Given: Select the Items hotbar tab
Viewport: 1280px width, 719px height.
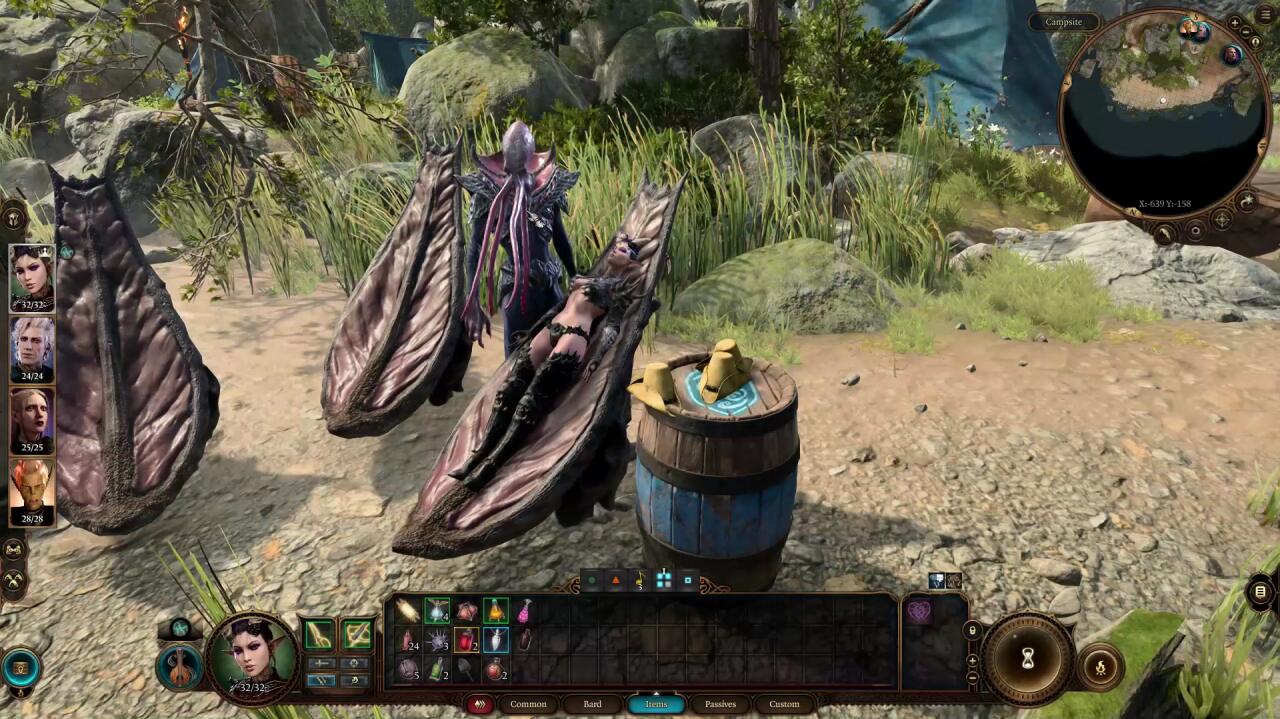Looking at the screenshot, I should (x=656, y=704).
